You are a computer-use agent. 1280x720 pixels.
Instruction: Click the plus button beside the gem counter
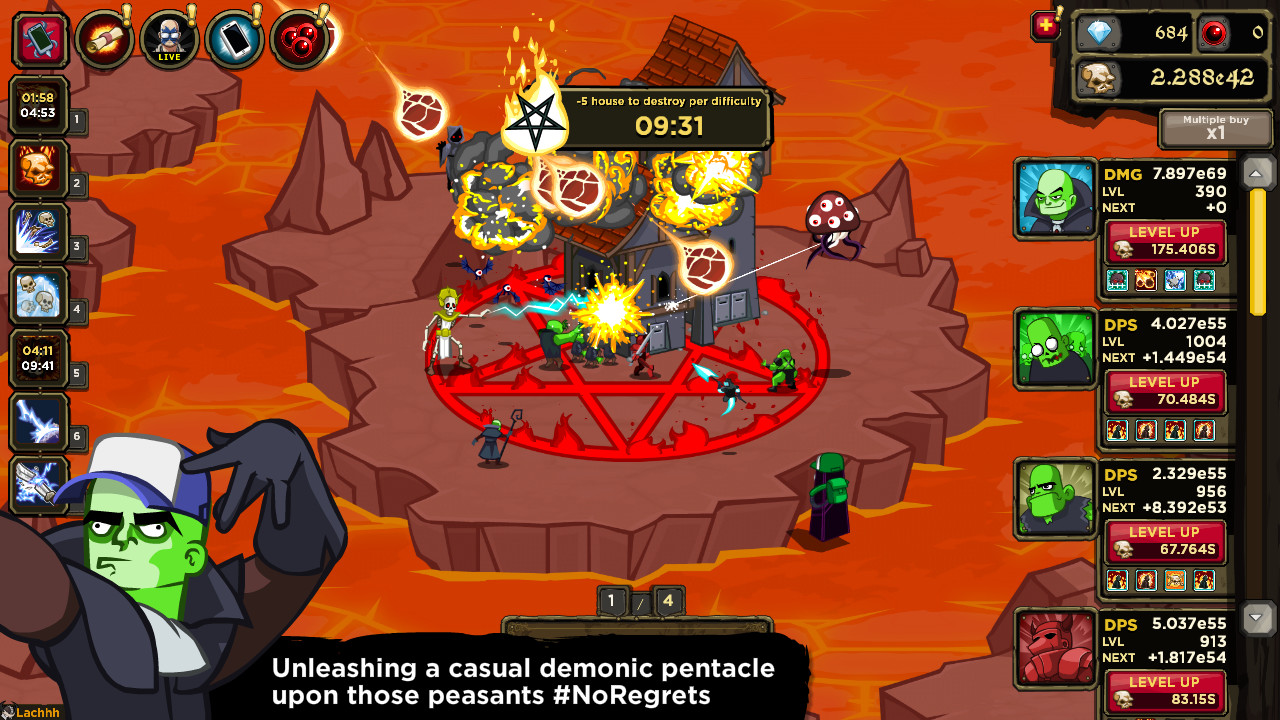click(1044, 26)
